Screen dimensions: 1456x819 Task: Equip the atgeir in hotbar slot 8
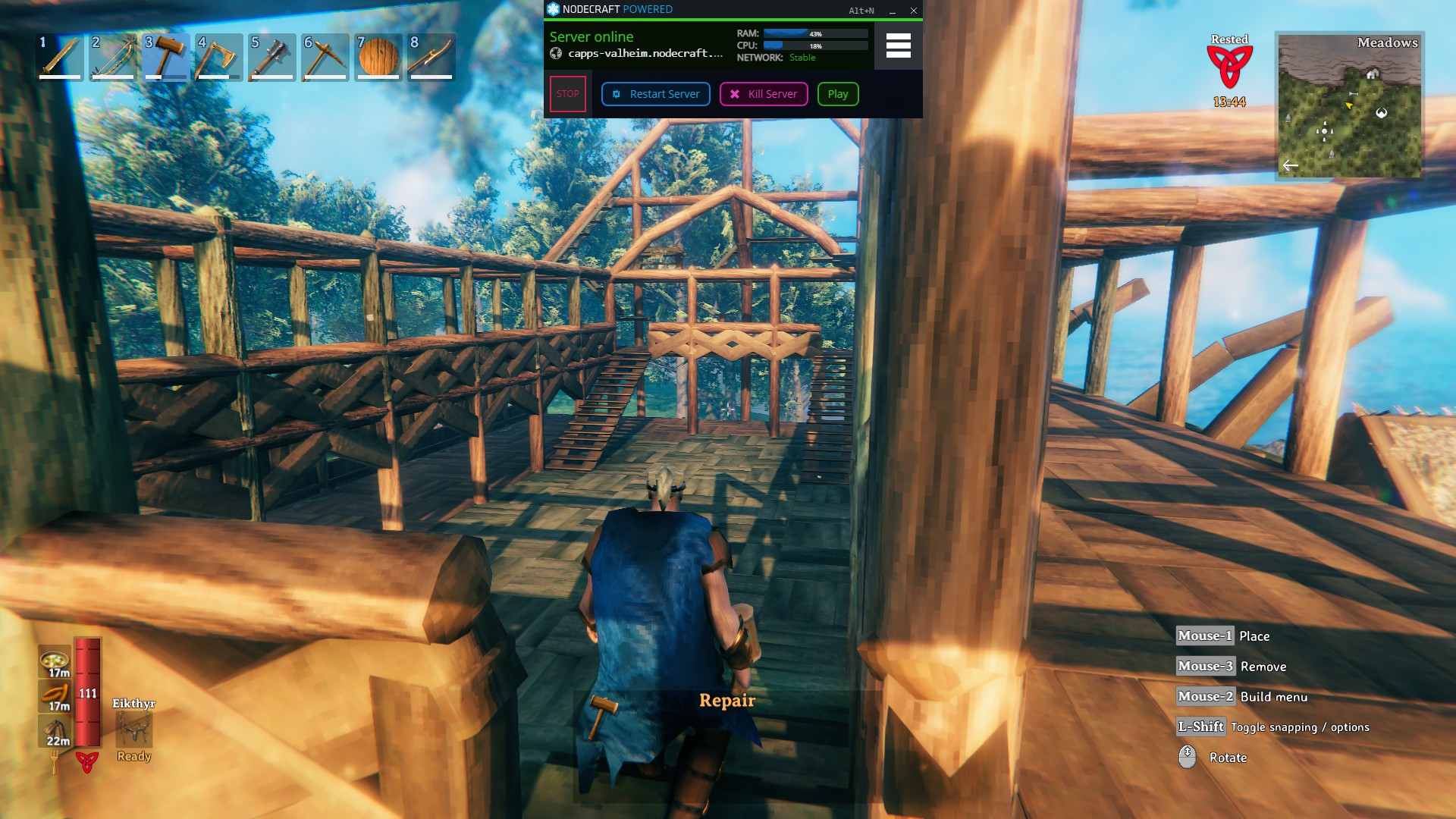[x=431, y=57]
